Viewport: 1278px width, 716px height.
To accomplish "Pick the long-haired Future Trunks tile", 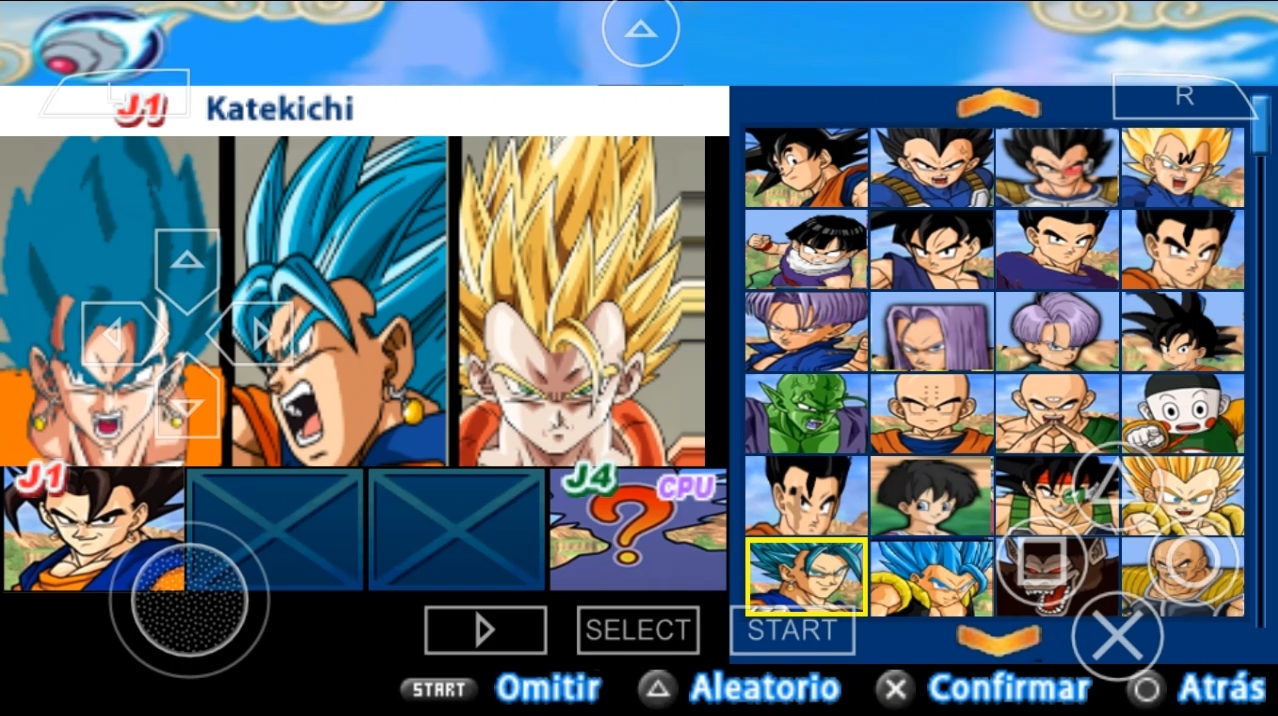I will (931, 331).
